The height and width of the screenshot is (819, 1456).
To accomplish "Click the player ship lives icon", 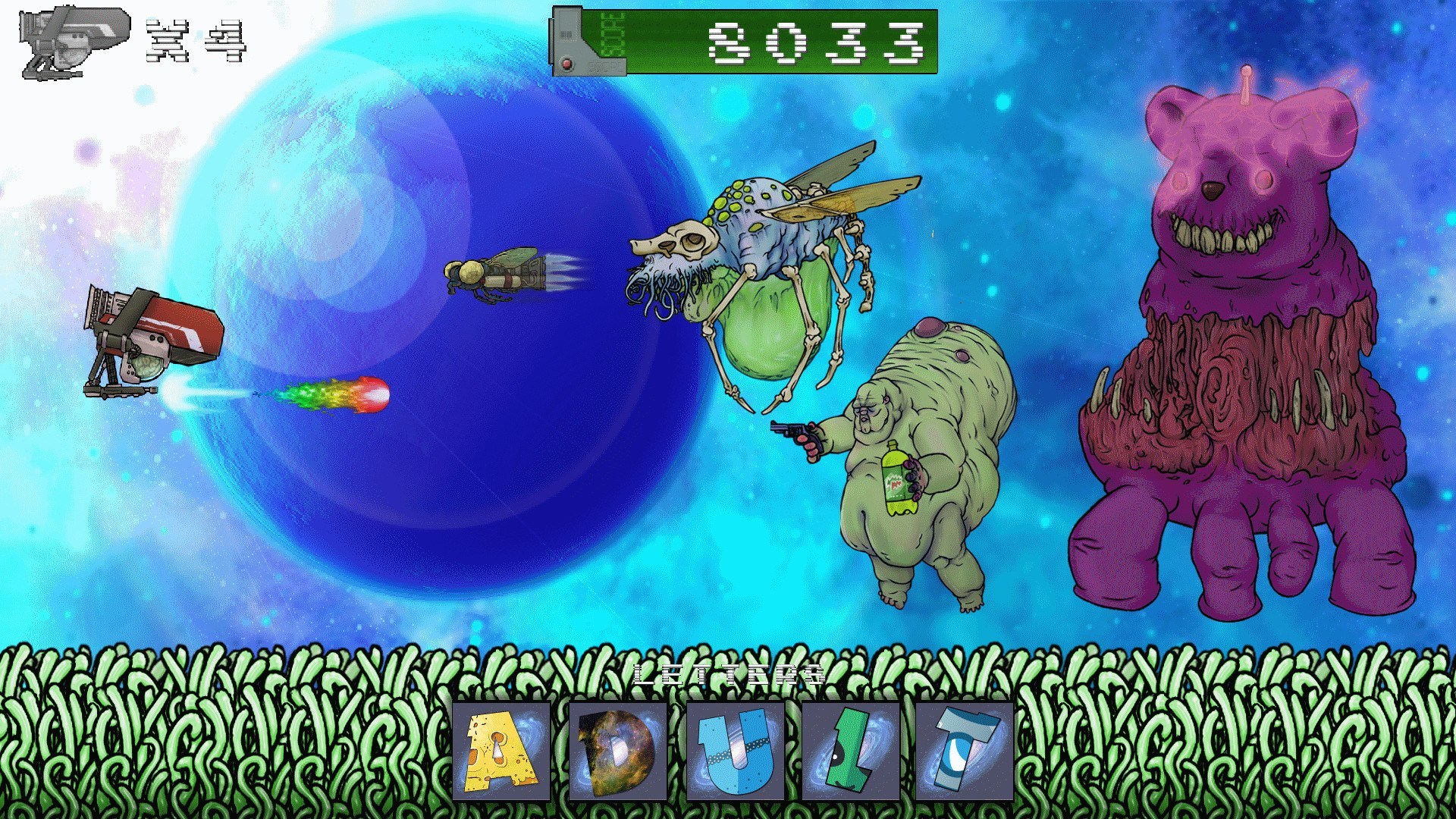I will pos(72,42).
